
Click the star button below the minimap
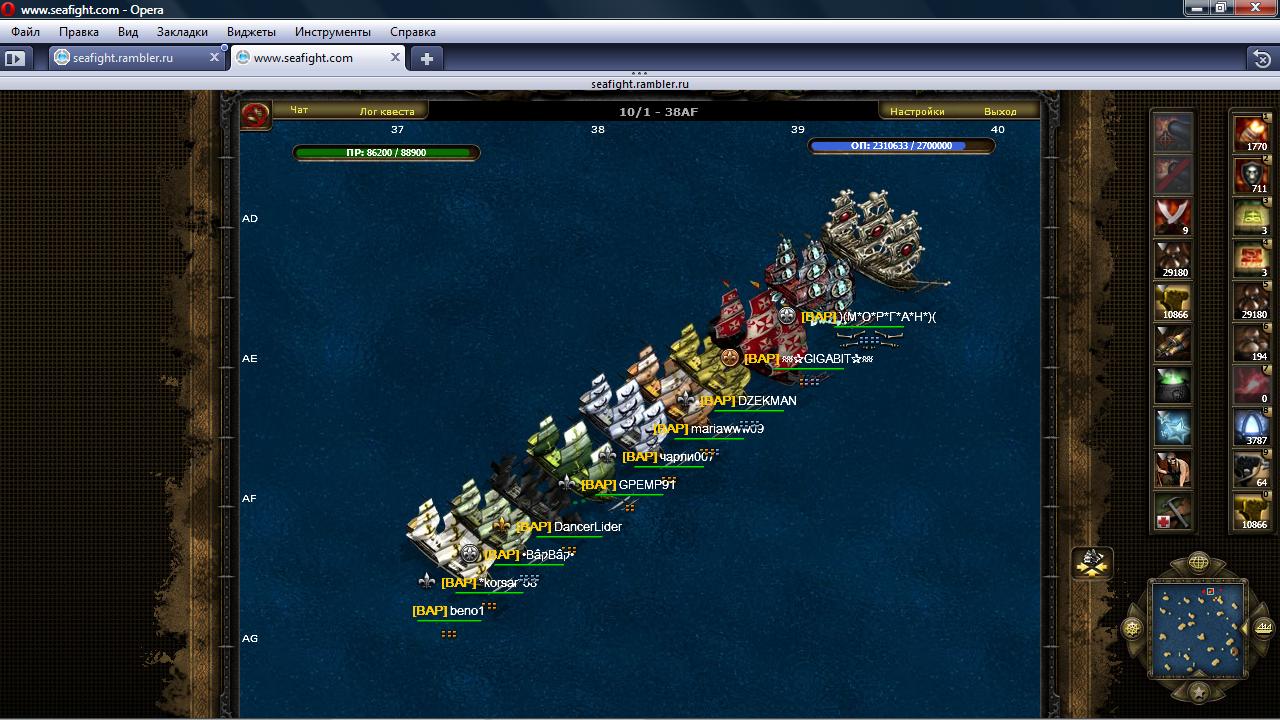point(1198,692)
